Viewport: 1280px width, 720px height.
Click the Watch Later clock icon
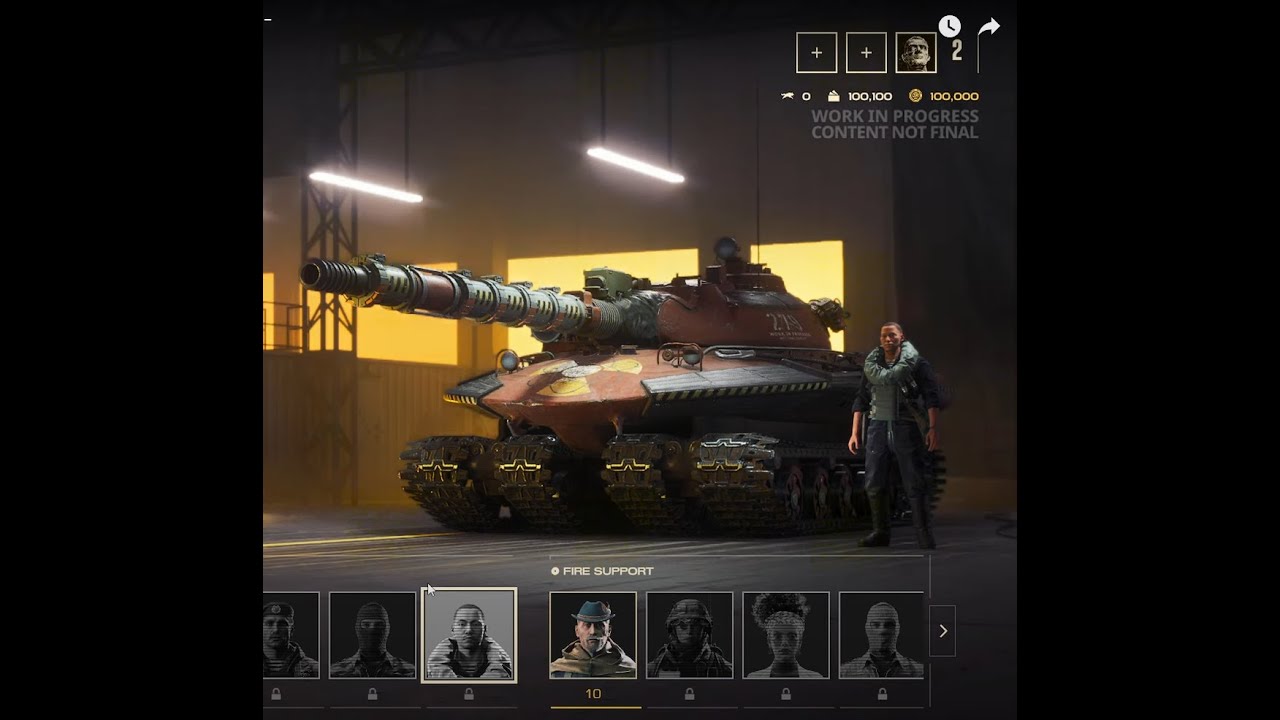949,27
